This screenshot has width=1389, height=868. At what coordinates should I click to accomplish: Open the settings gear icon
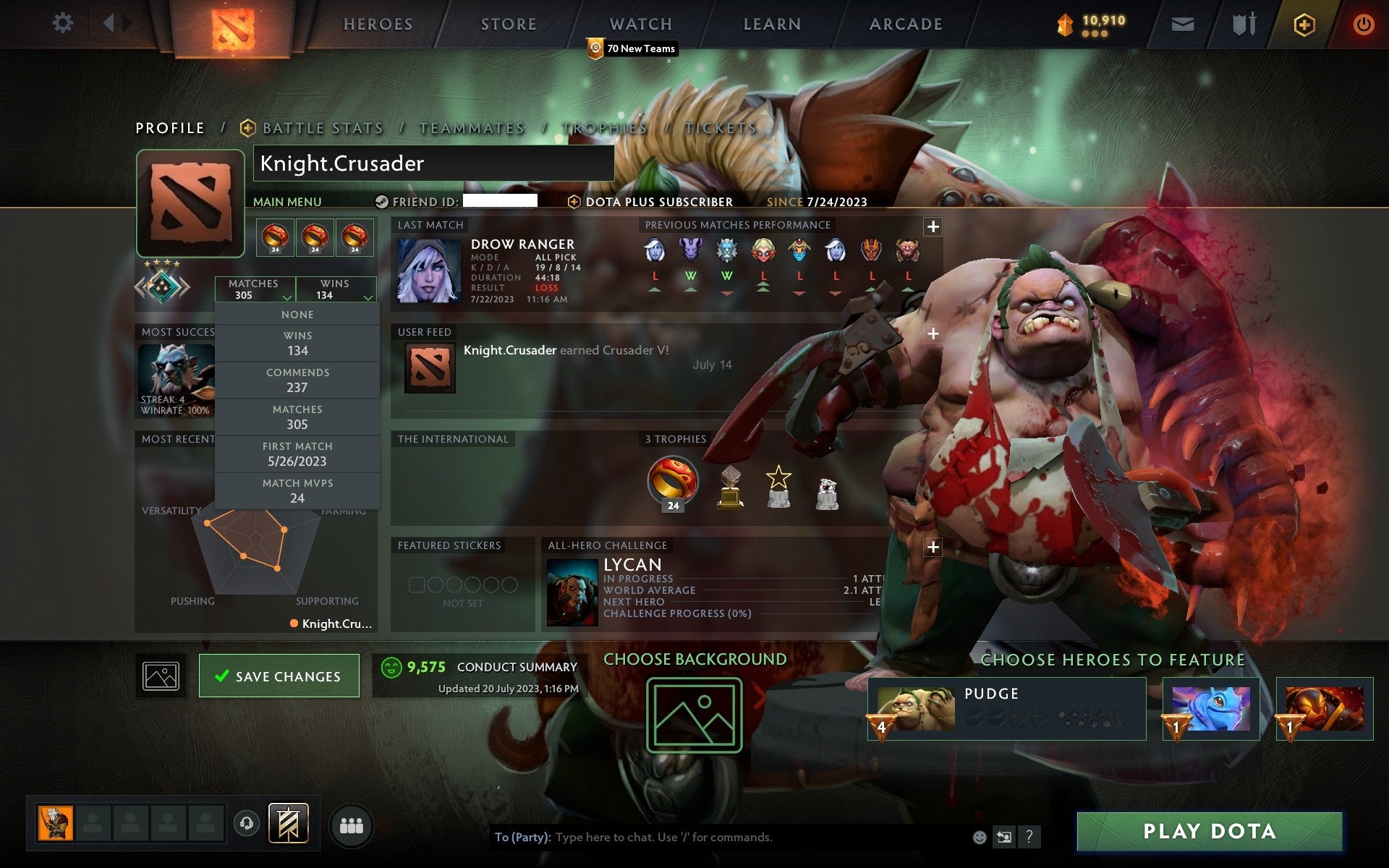64,22
